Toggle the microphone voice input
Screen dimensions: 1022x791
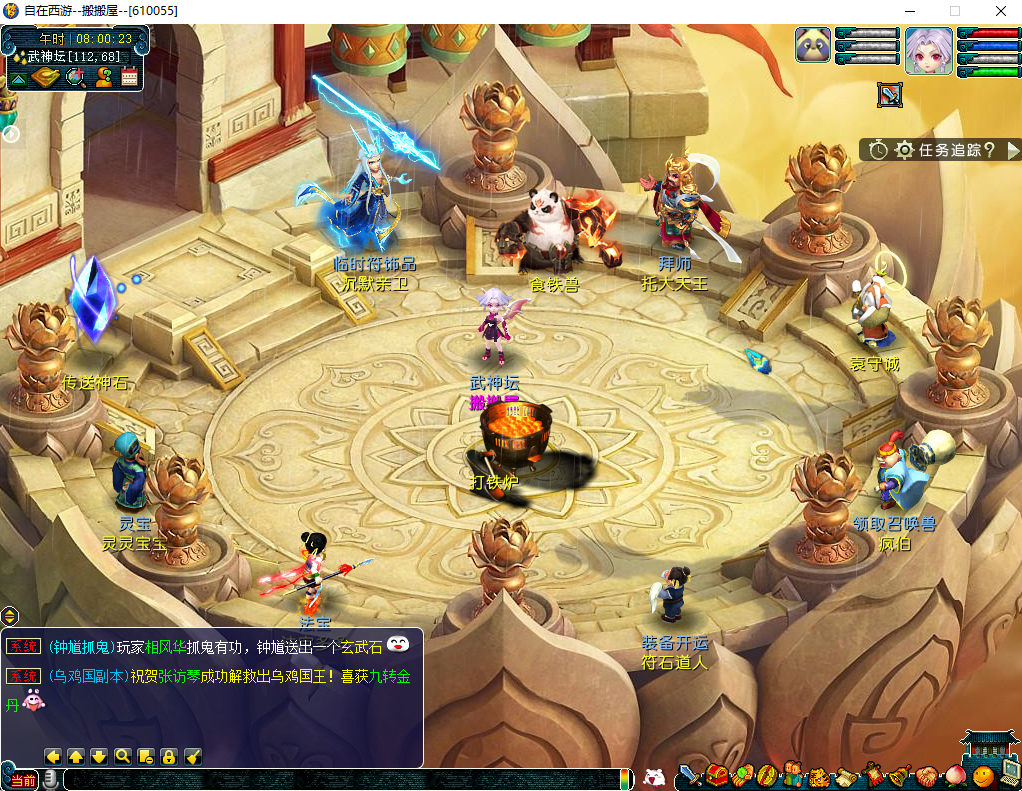pyautogui.click(x=49, y=779)
